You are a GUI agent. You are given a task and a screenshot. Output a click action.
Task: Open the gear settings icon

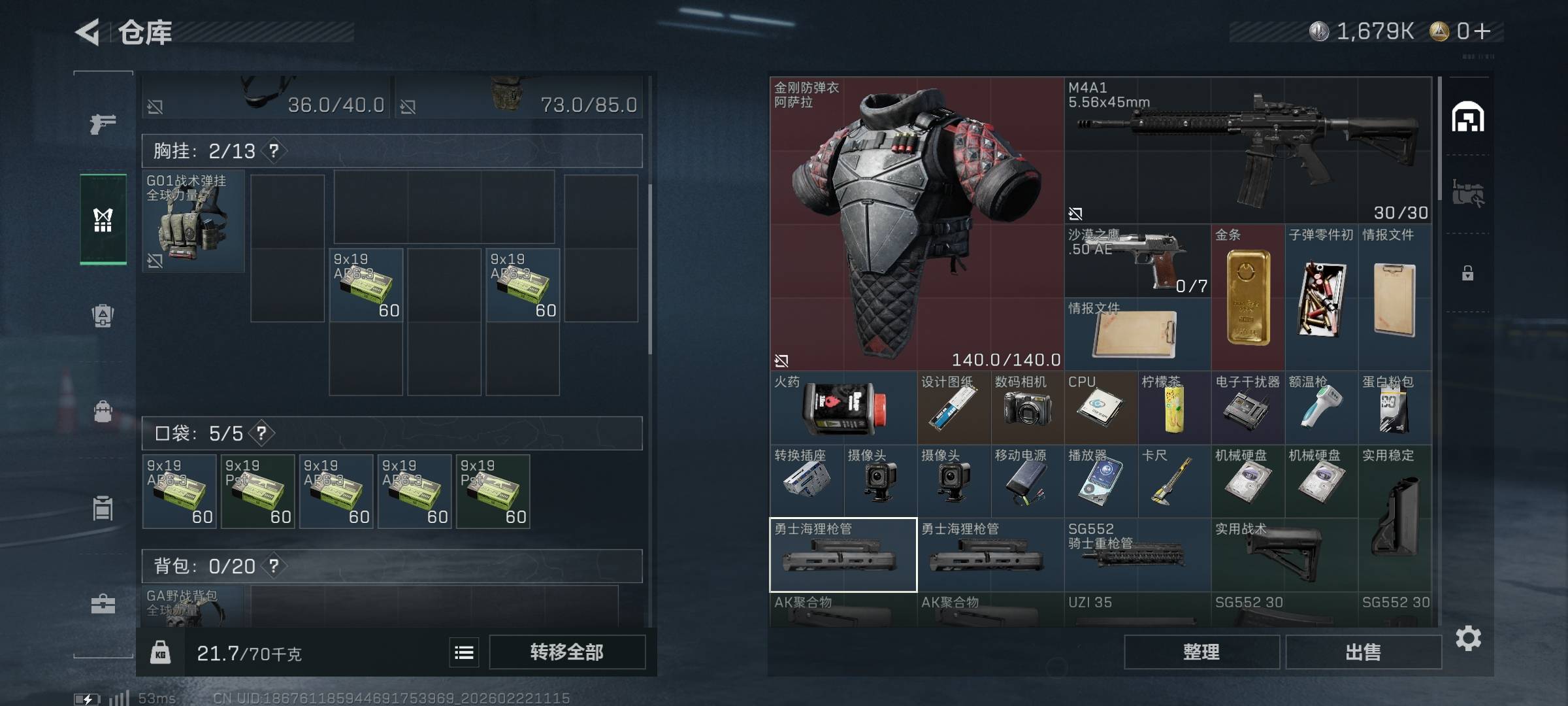point(1468,638)
